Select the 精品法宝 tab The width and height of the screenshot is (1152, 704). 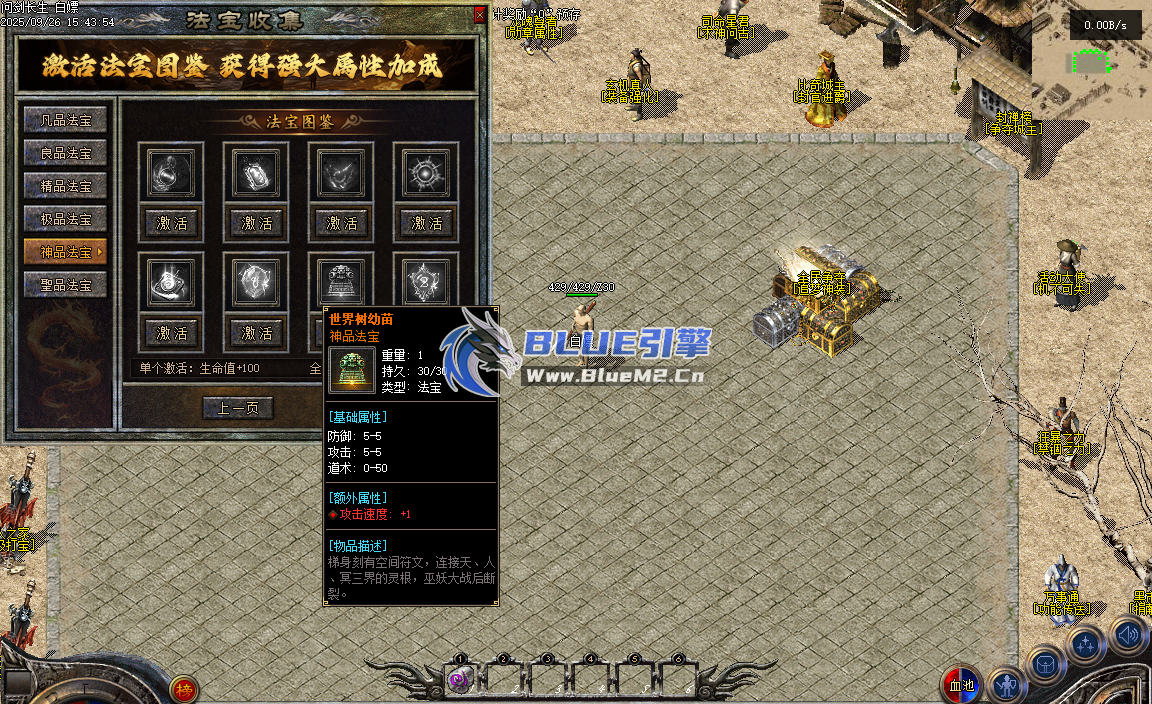[66, 186]
